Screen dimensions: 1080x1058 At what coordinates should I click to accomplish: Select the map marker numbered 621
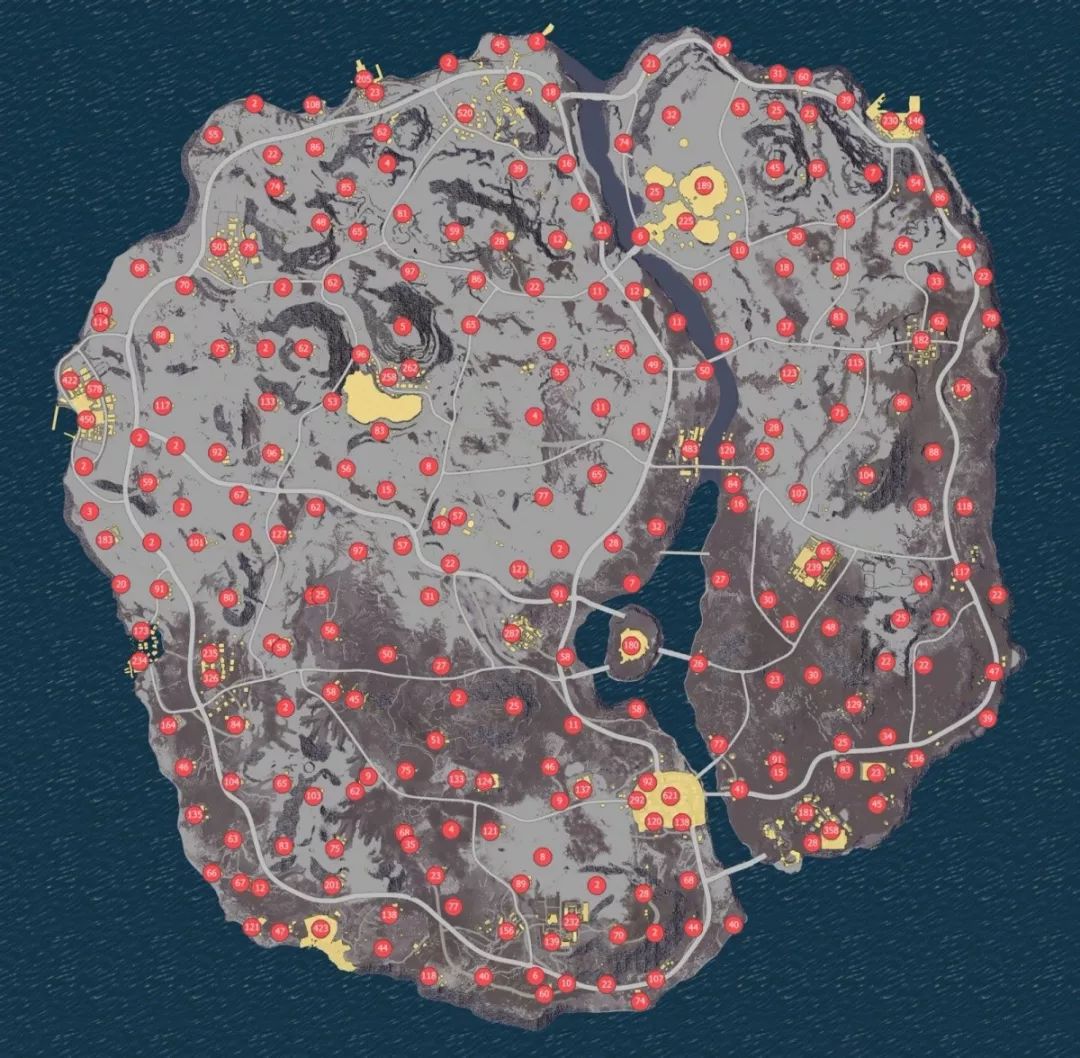671,795
